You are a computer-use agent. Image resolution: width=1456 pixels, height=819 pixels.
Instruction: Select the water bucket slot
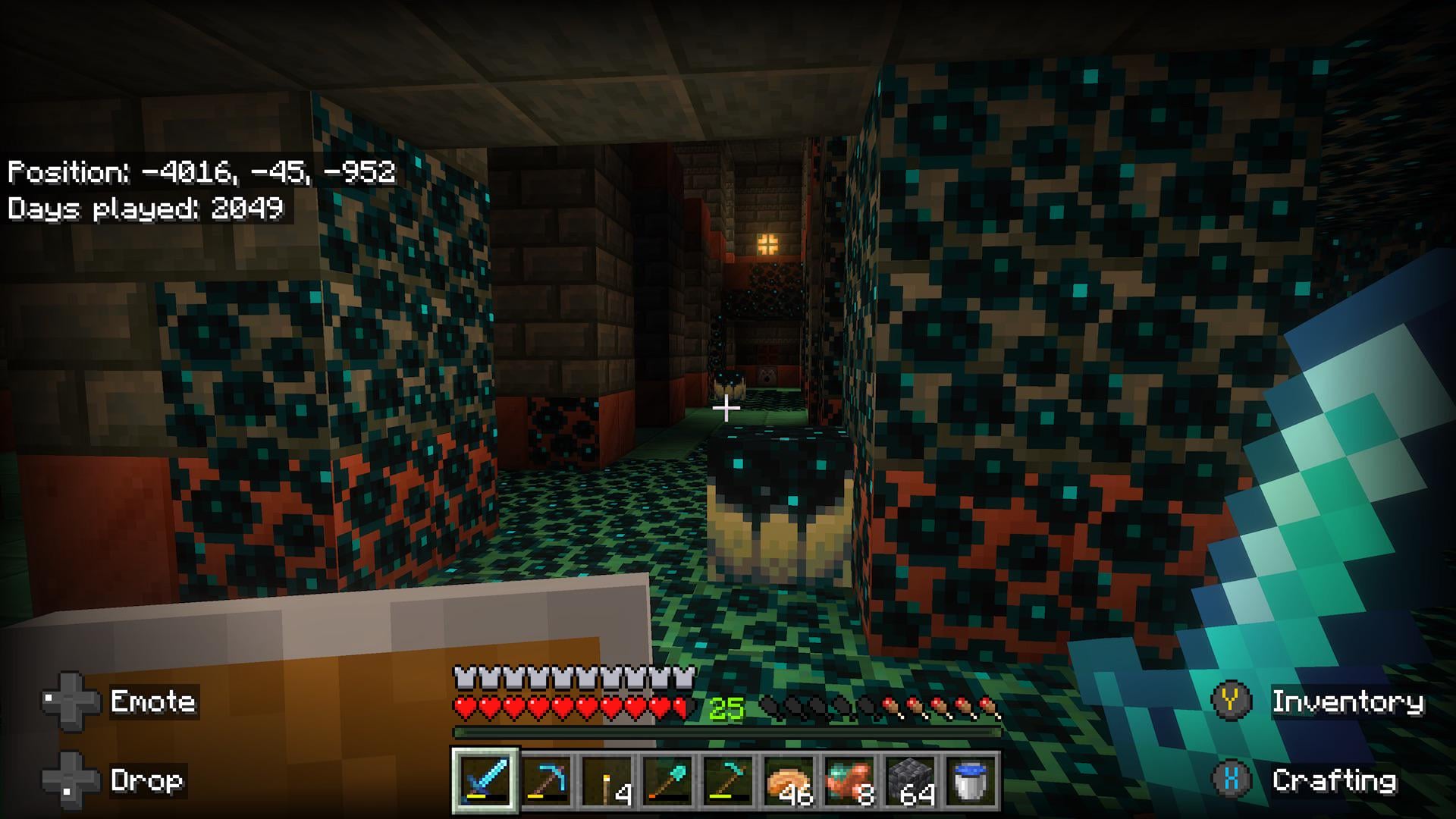(971, 780)
